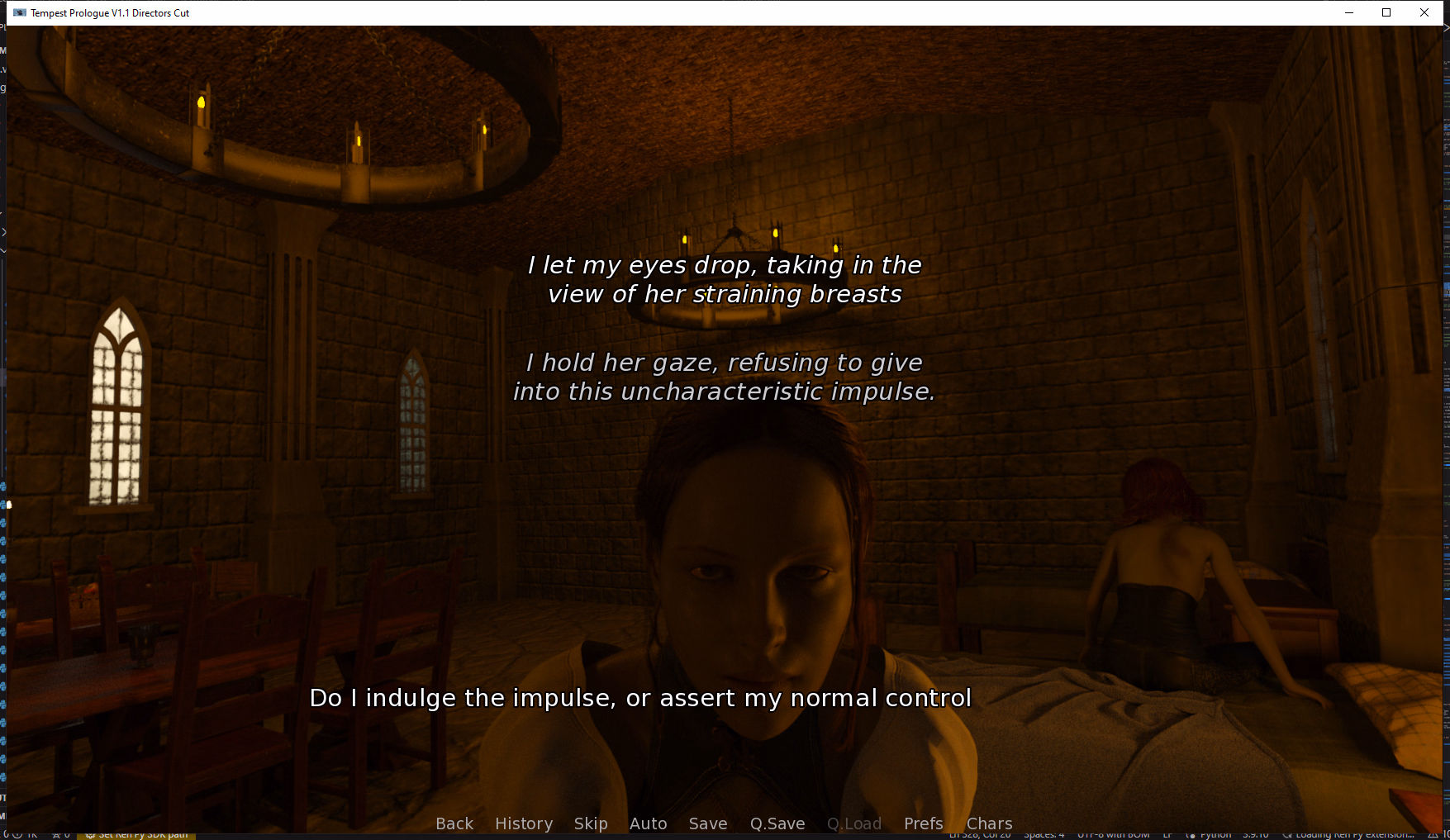
Task: Choose "I let my eyes drop" option
Action: pyautogui.click(x=725, y=279)
